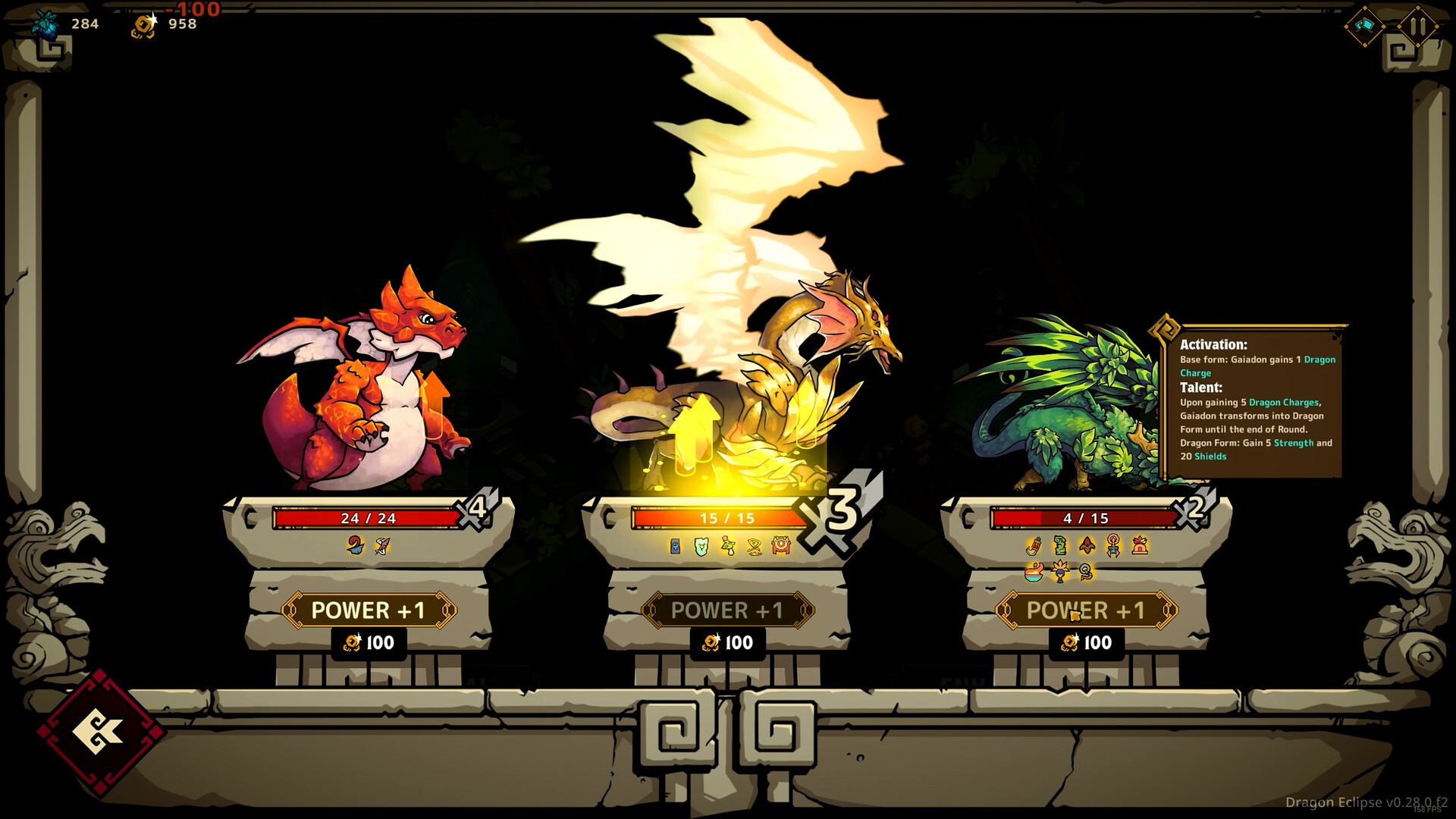Open the red altar trinket icon under the gold dragon
Image resolution: width=1456 pixels, height=819 pixels.
click(781, 544)
